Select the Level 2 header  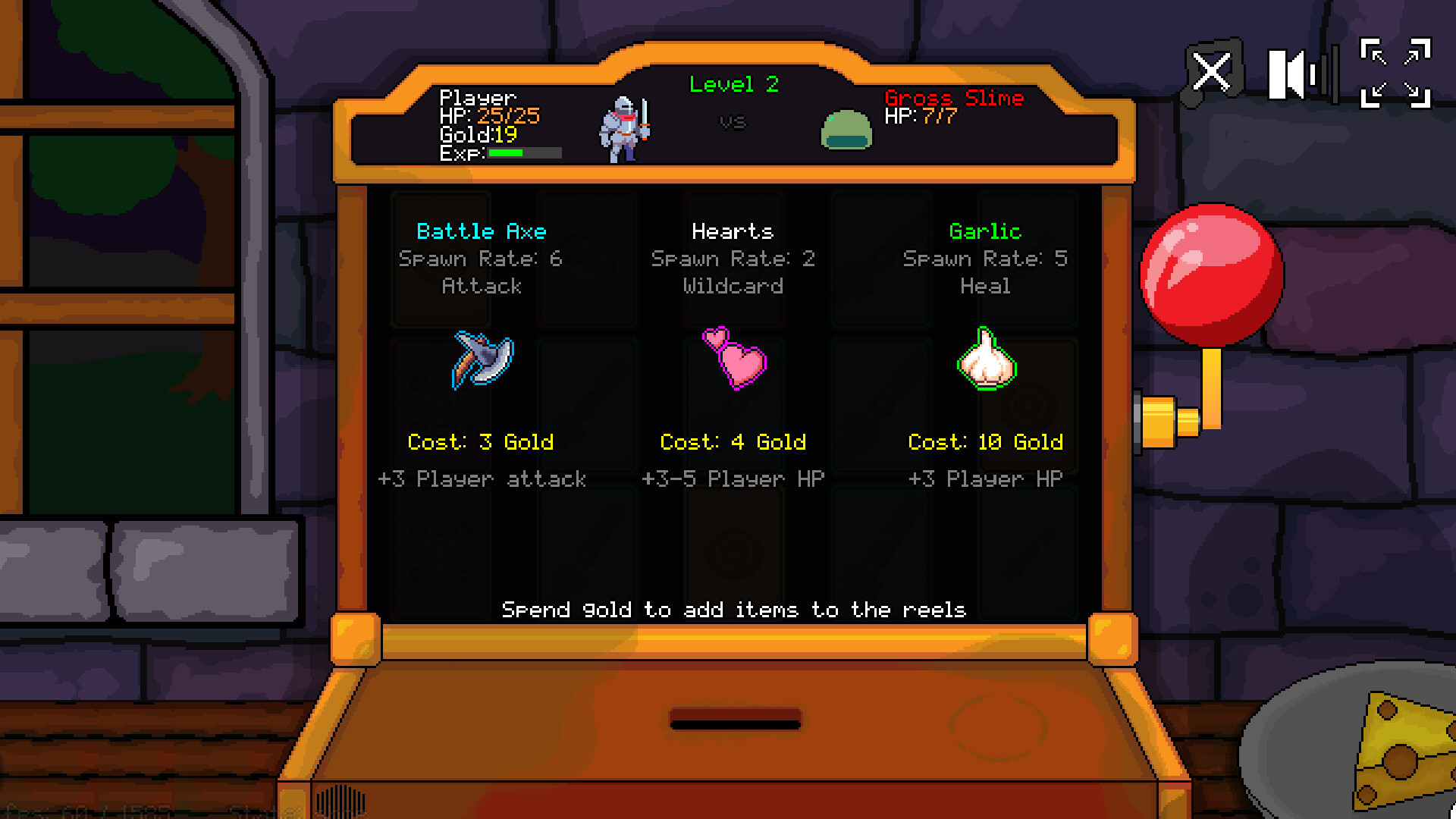pyautogui.click(x=733, y=85)
